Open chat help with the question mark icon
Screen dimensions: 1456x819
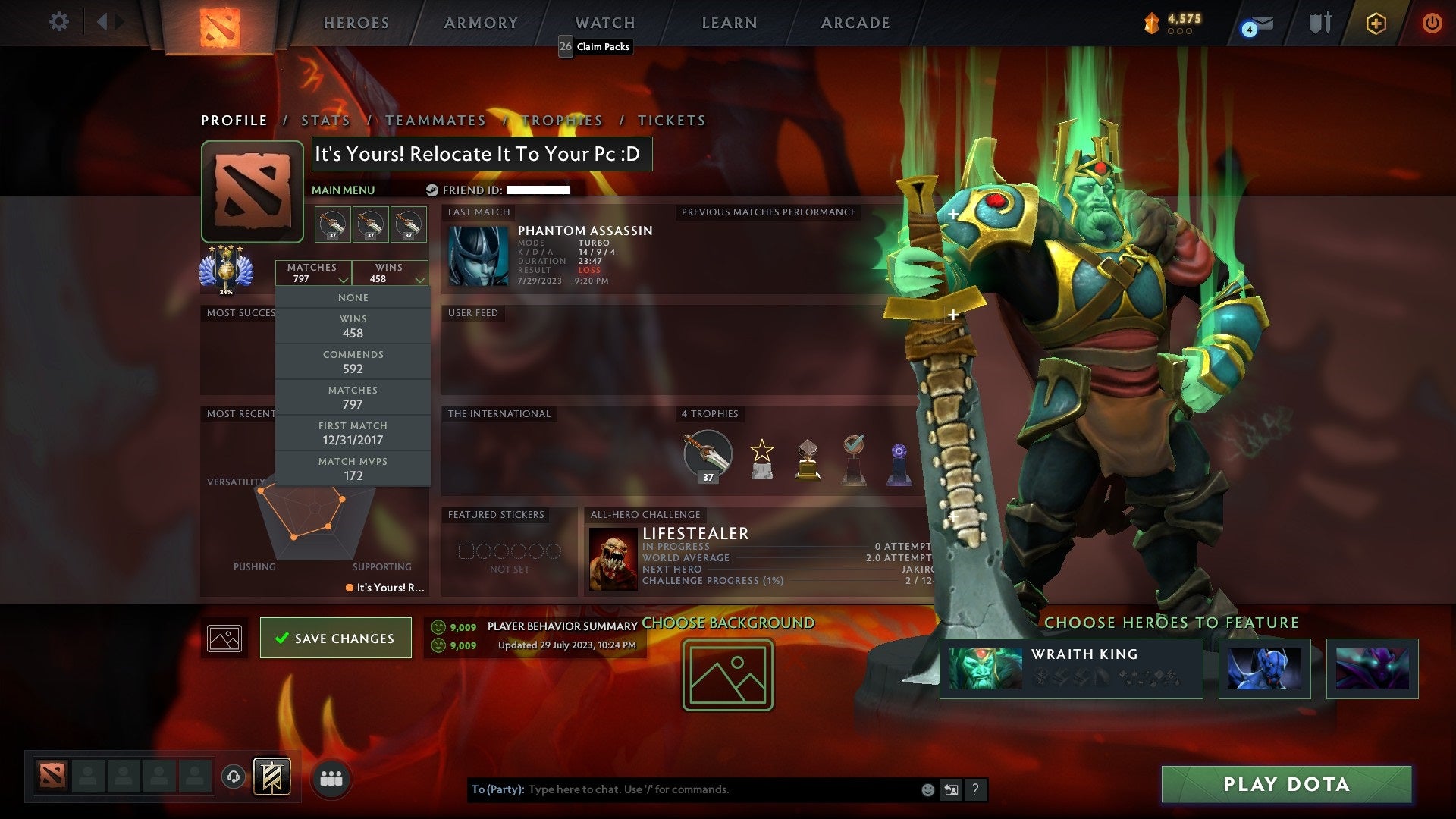click(x=976, y=789)
